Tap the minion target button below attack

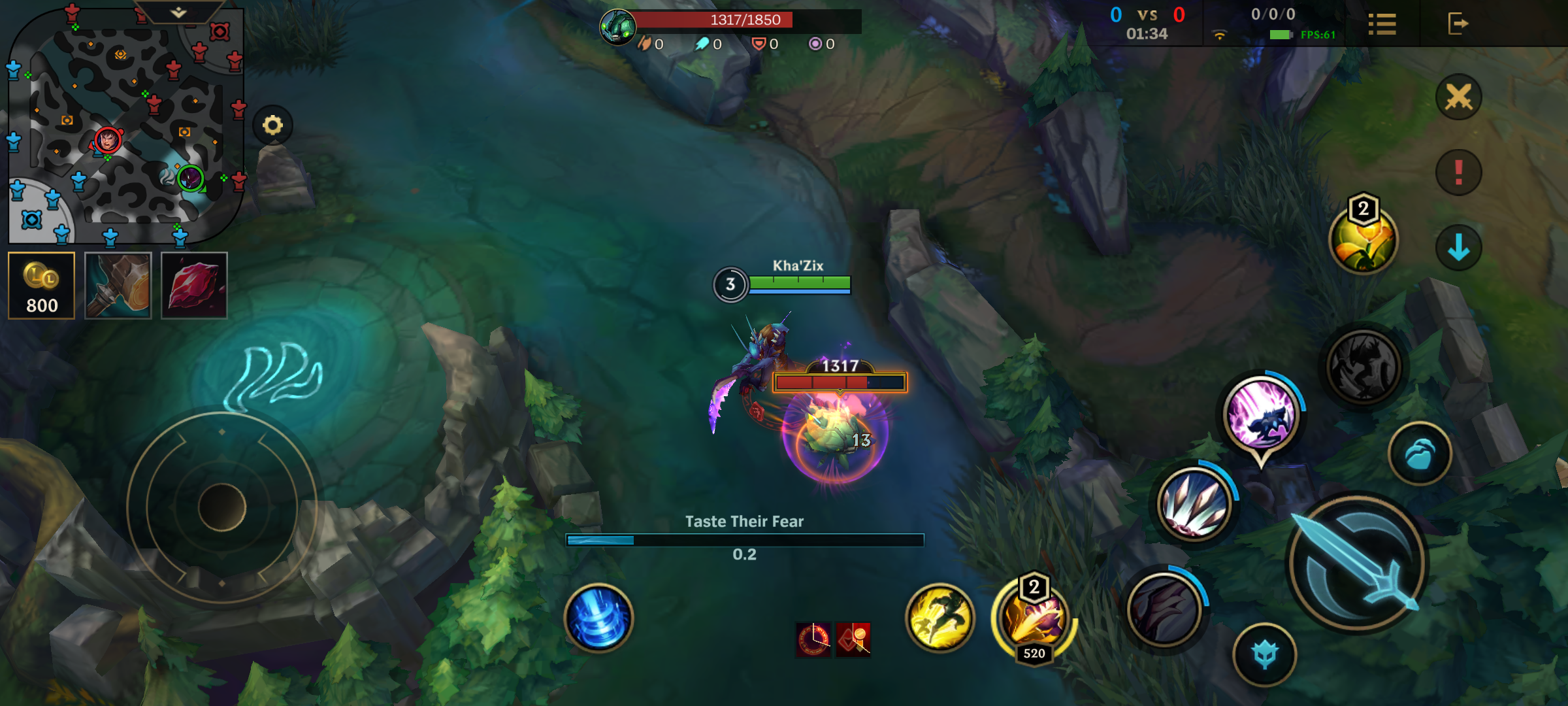coord(1265,654)
